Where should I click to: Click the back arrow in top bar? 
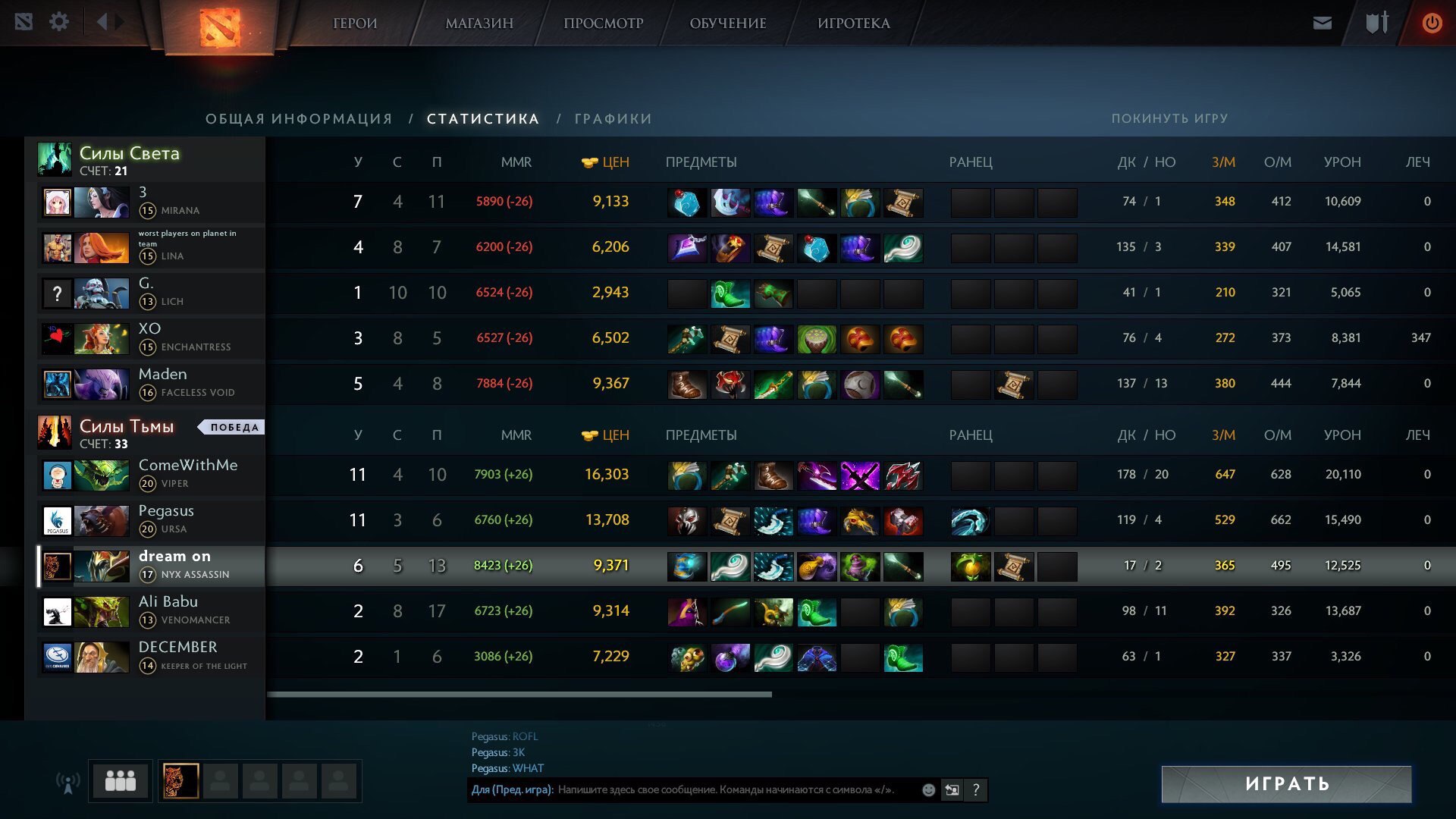click(x=102, y=22)
